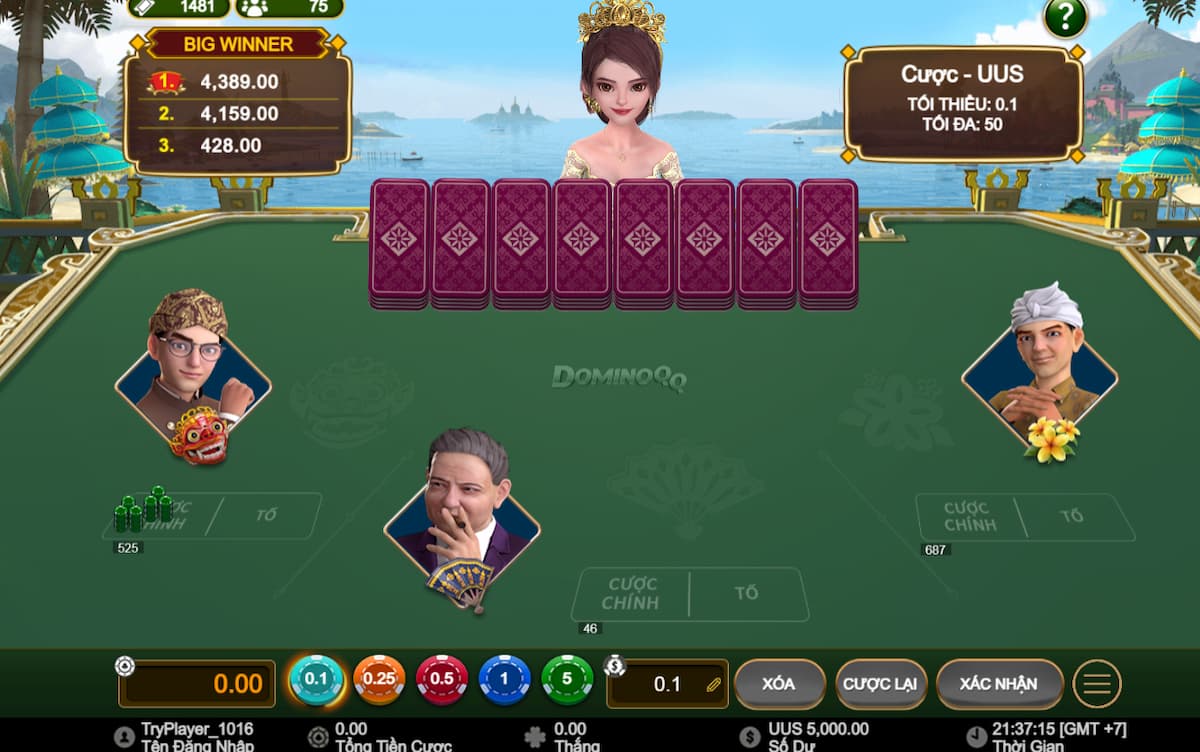Bet on the left seat's TỐ area
The width and height of the screenshot is (1200, 752).
point(267,516)
